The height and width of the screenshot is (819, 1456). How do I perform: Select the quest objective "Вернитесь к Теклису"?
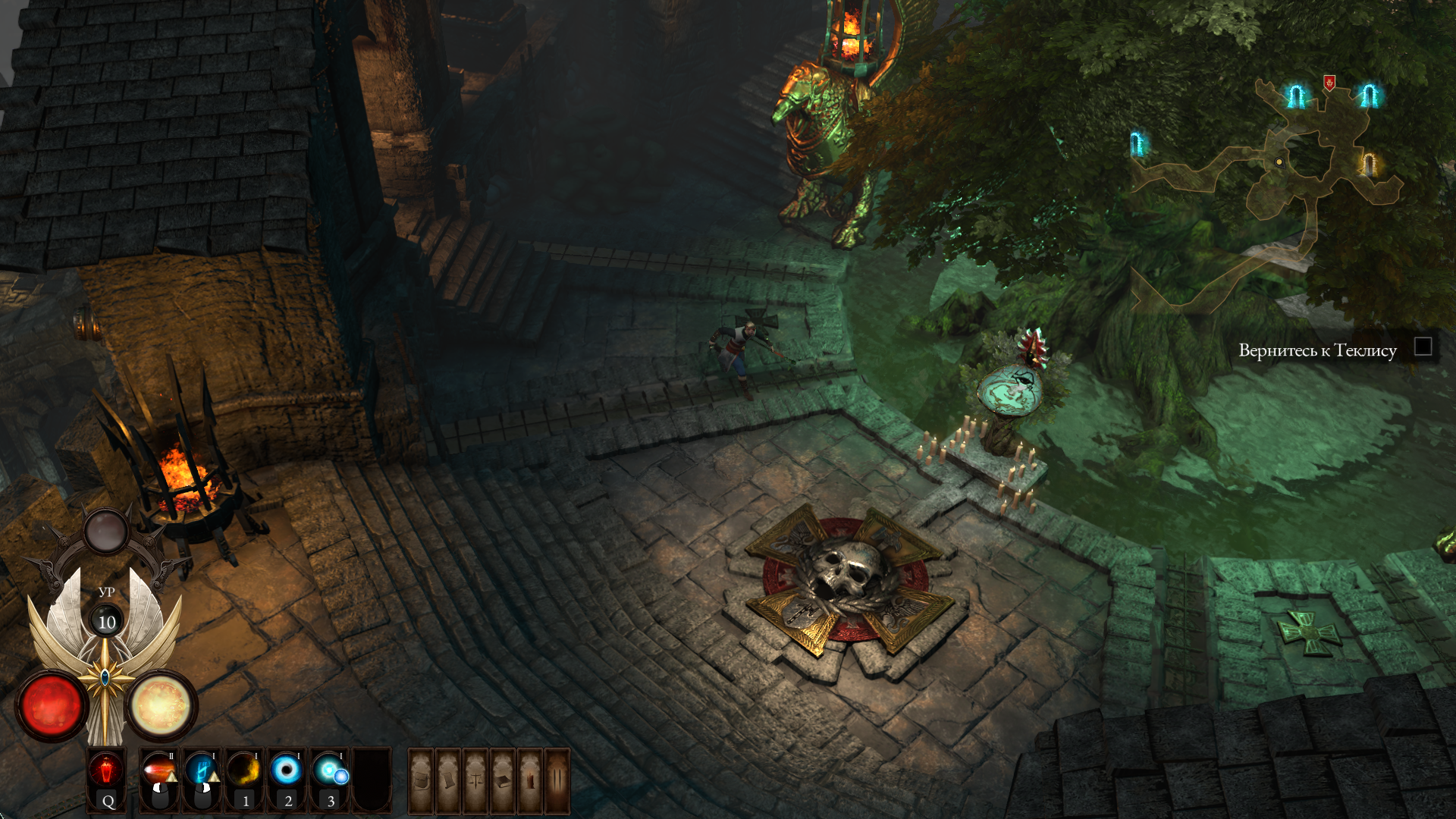click(x=1317, y=350)
